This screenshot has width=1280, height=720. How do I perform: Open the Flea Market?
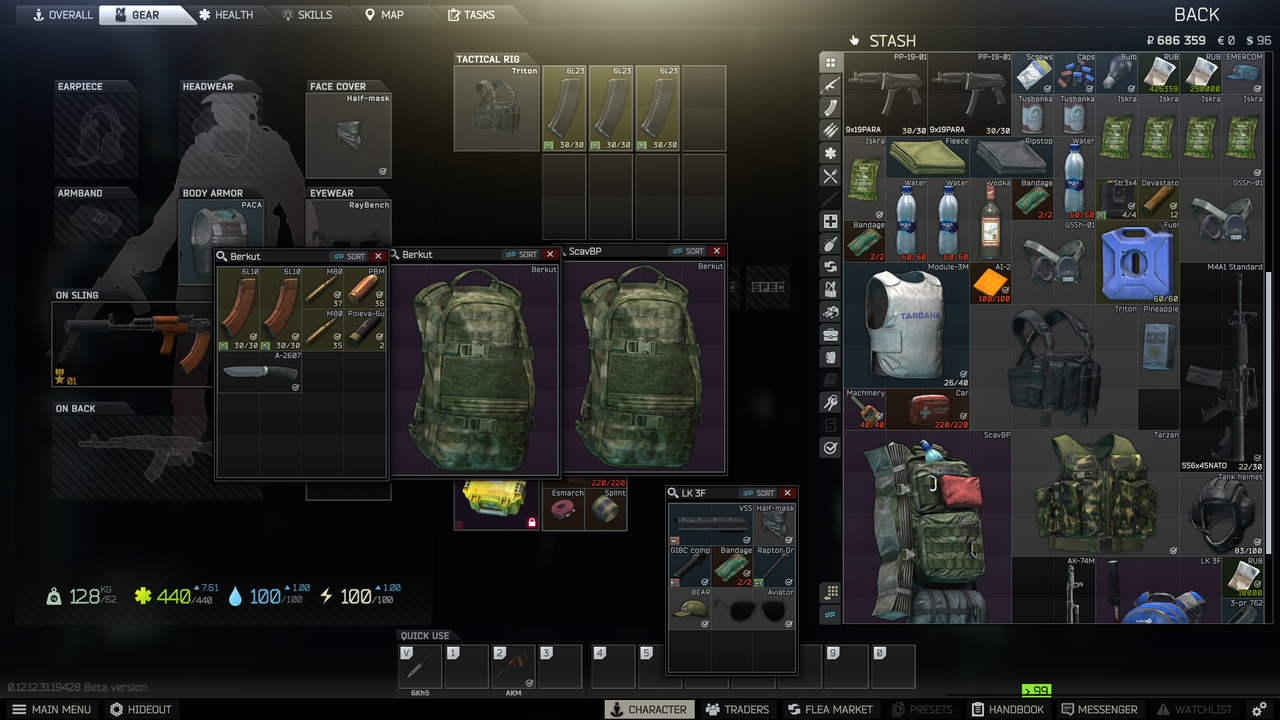tap(830, 709)
